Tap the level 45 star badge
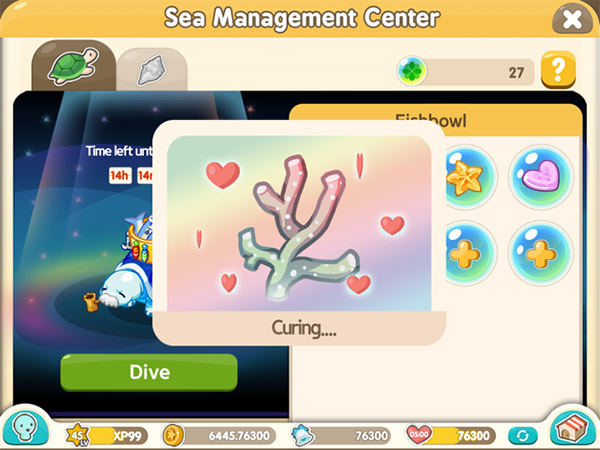Screen dimensions: 600x450 [77, 435]
